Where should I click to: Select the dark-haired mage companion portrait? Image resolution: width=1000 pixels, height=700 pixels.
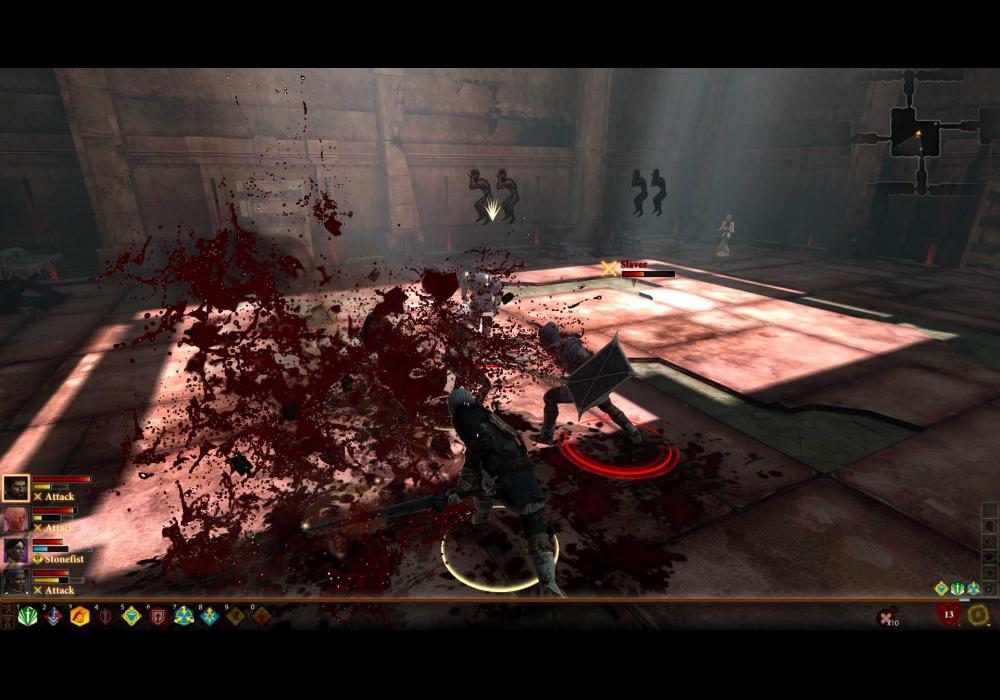pos(16,551)
